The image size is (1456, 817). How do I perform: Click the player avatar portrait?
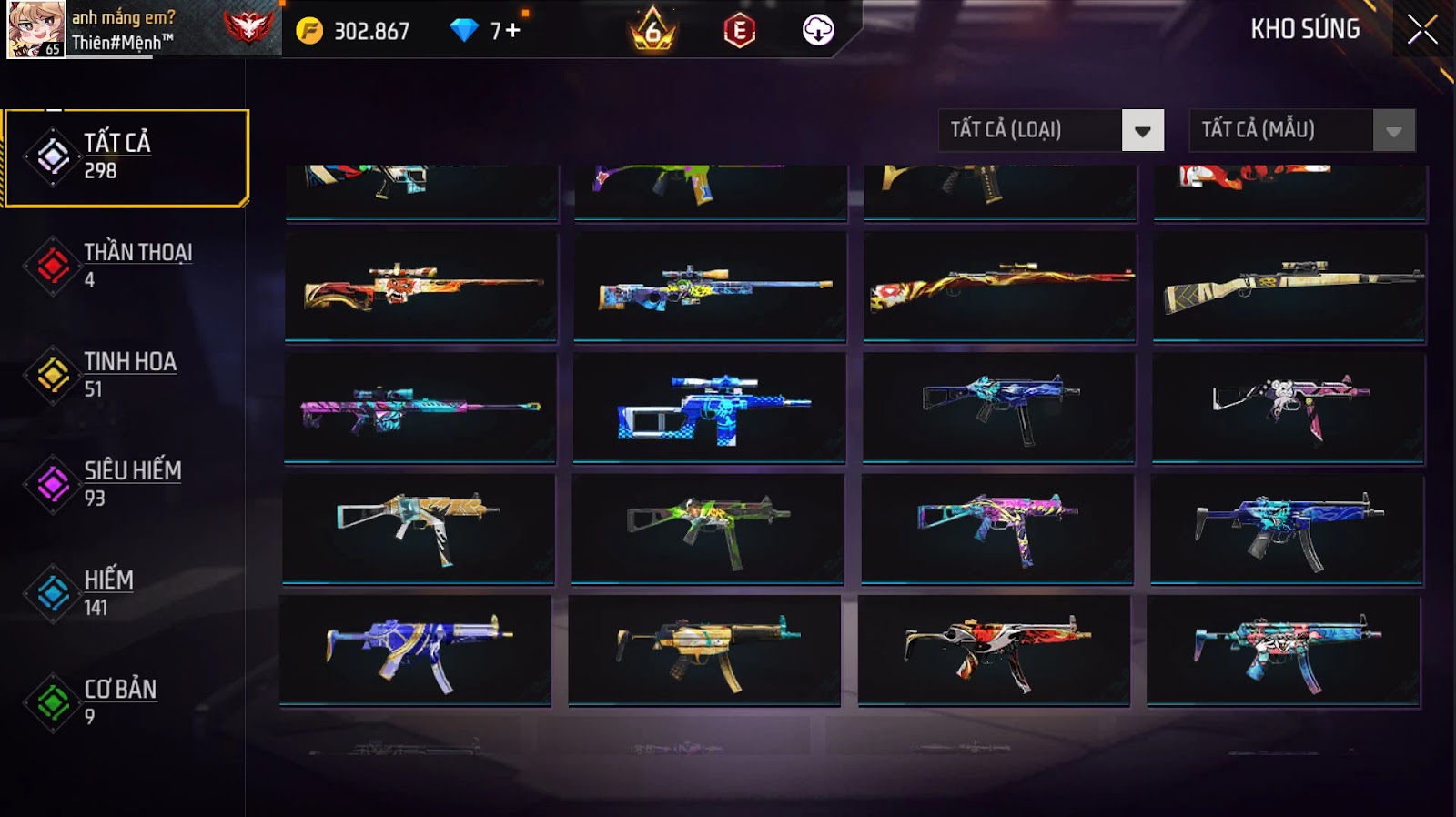point(36,29)
